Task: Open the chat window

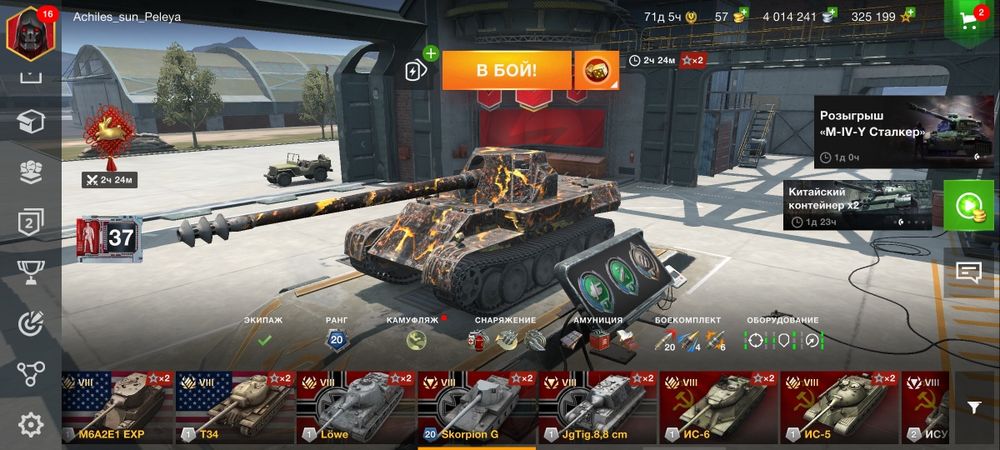Action: [x=968, y=271]
